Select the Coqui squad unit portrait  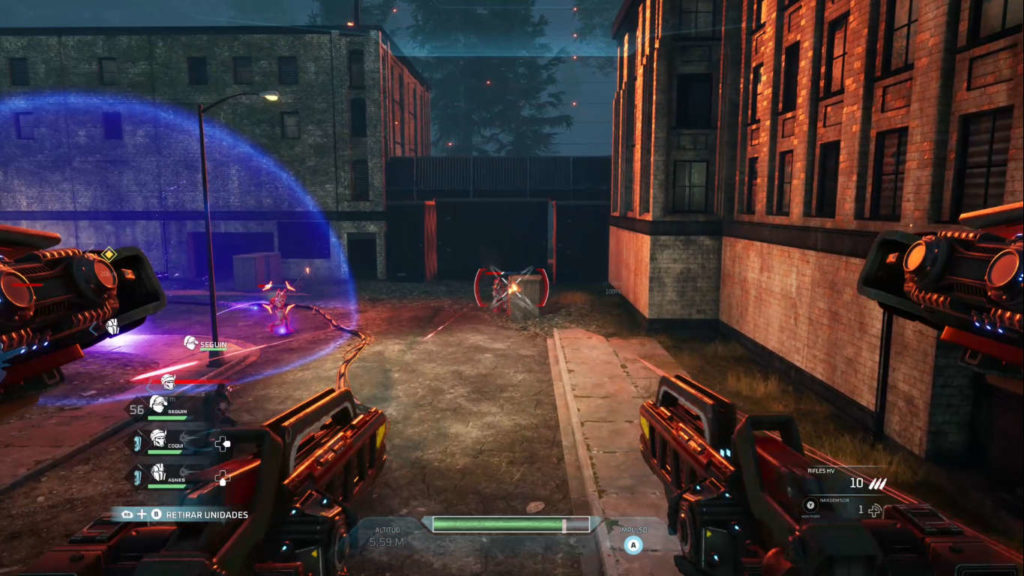pyautogui.click(x=158, y=439)
